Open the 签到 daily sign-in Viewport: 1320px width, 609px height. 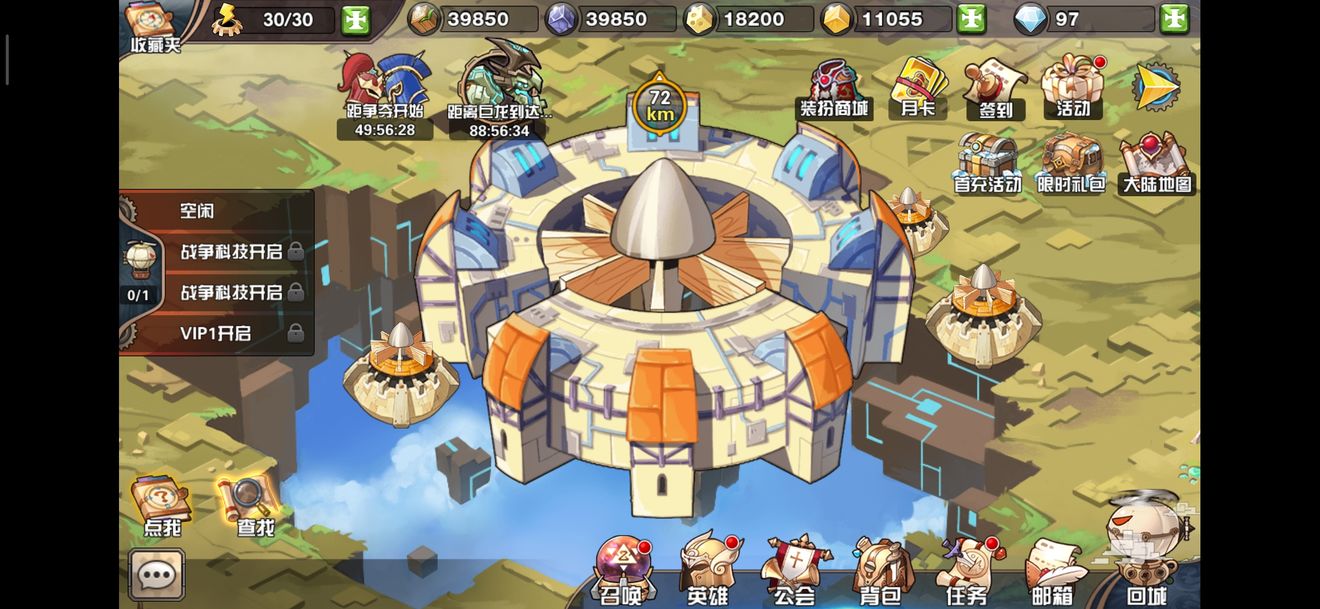click(995, 88)
